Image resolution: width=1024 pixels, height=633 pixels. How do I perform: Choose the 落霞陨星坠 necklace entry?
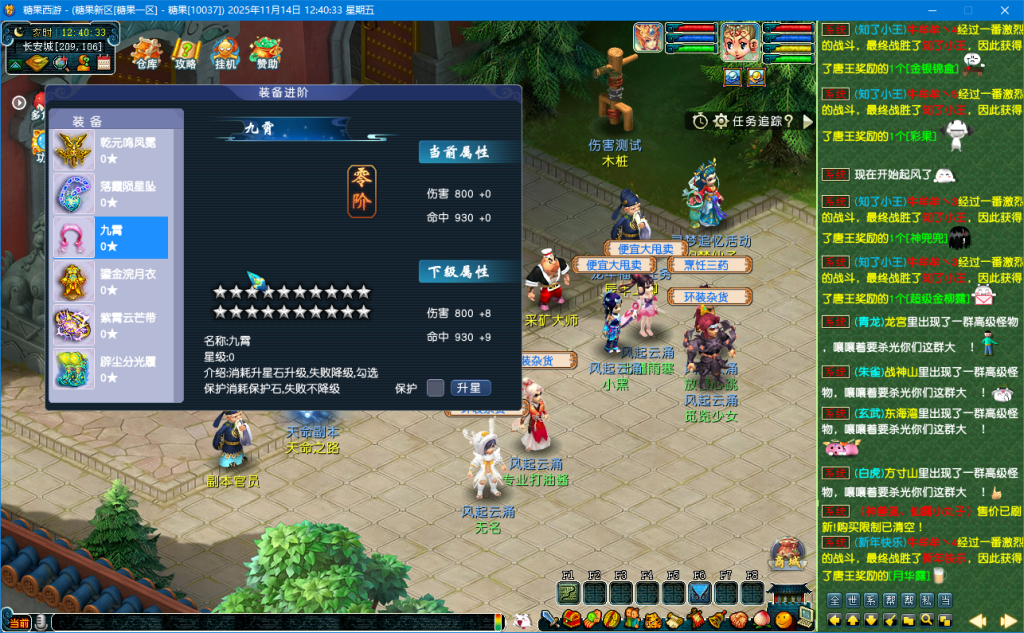click(110, 194)
